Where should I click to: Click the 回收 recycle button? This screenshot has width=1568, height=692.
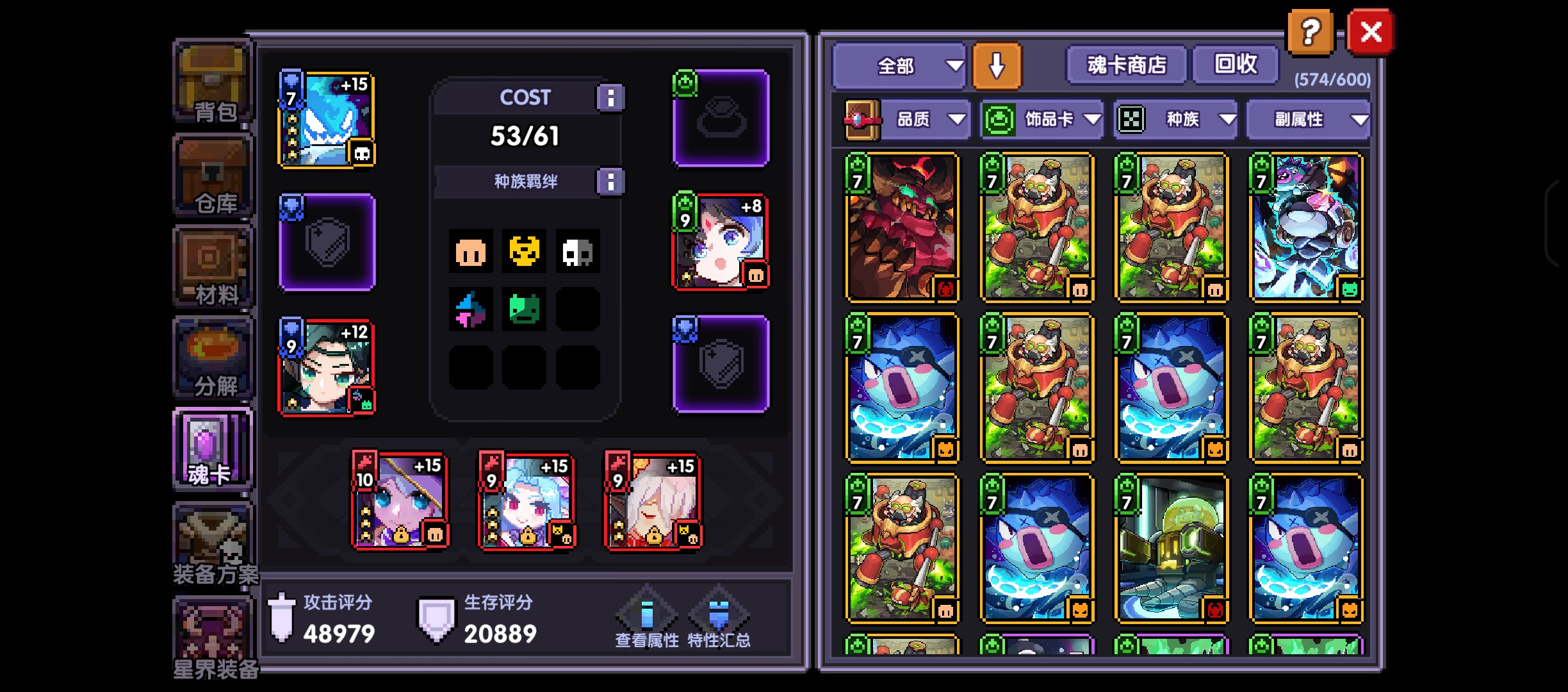[x=1236, y=65]
